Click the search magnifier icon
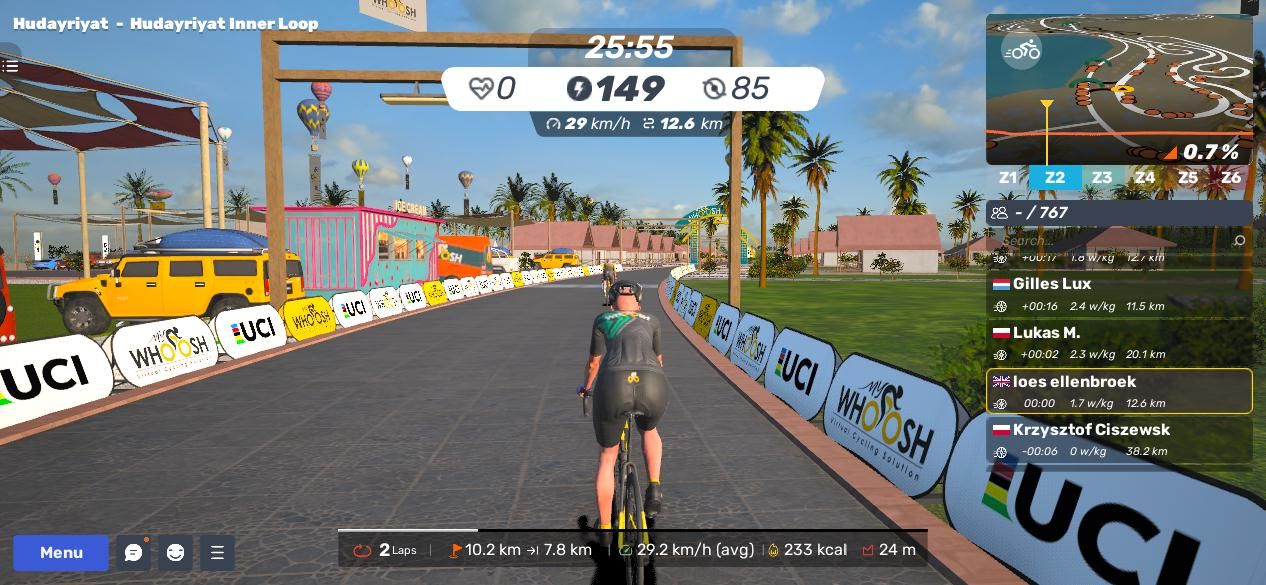The image size is (1266, 585). tap(1239, 240)
